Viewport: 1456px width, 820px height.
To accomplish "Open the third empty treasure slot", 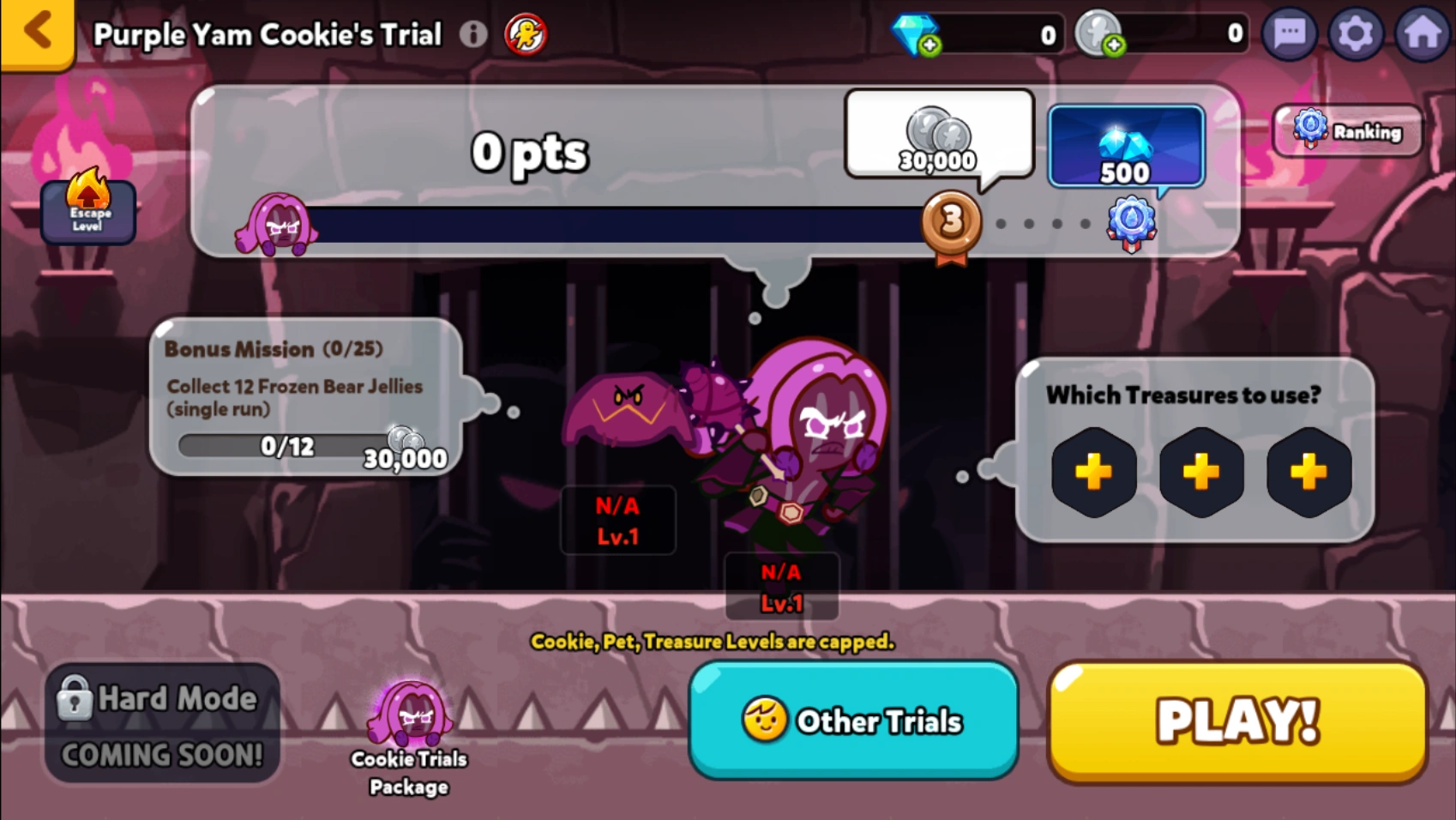I will tap(1308, 473).
